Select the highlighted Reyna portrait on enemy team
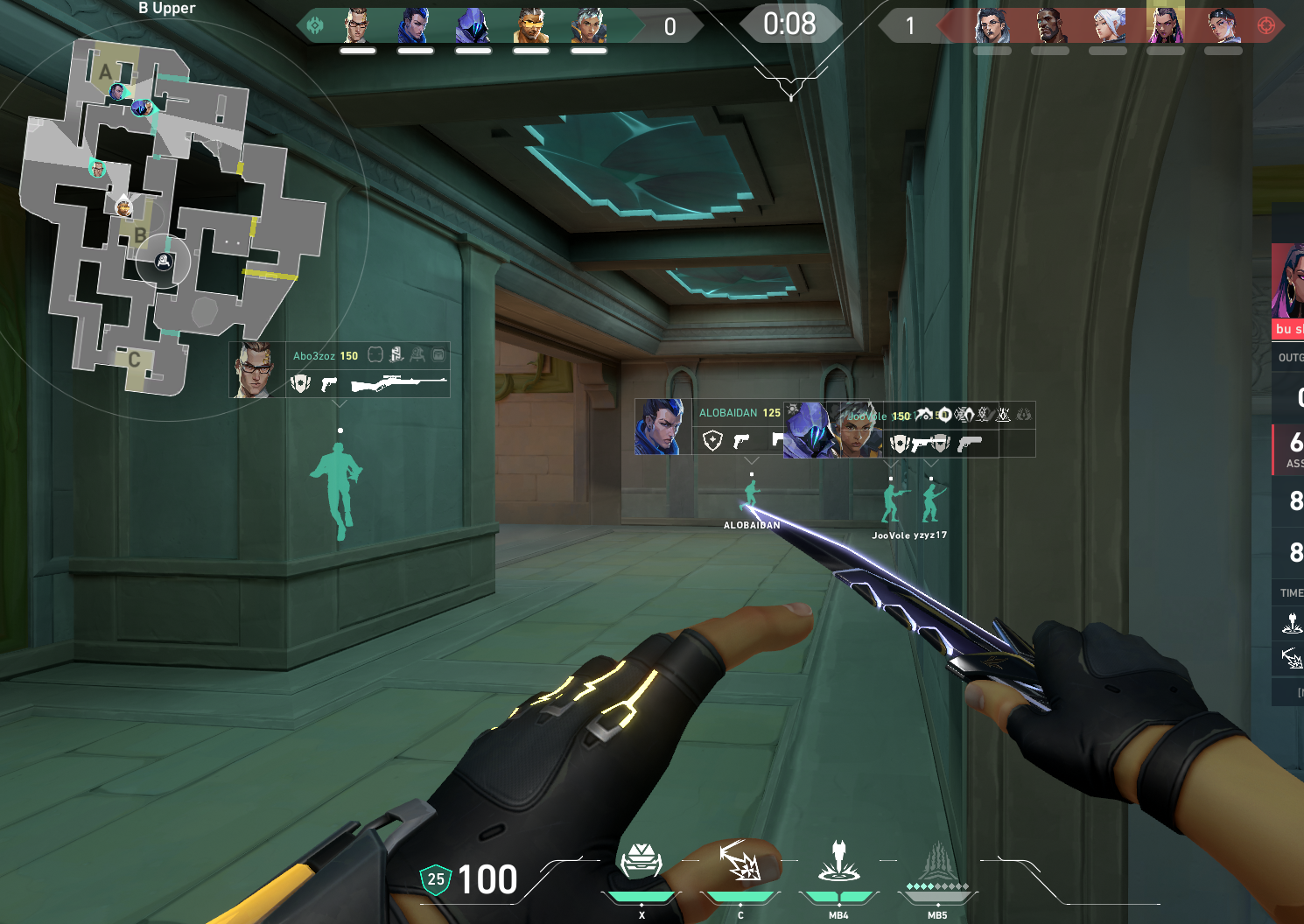1304x924 pixels. 1165,26
